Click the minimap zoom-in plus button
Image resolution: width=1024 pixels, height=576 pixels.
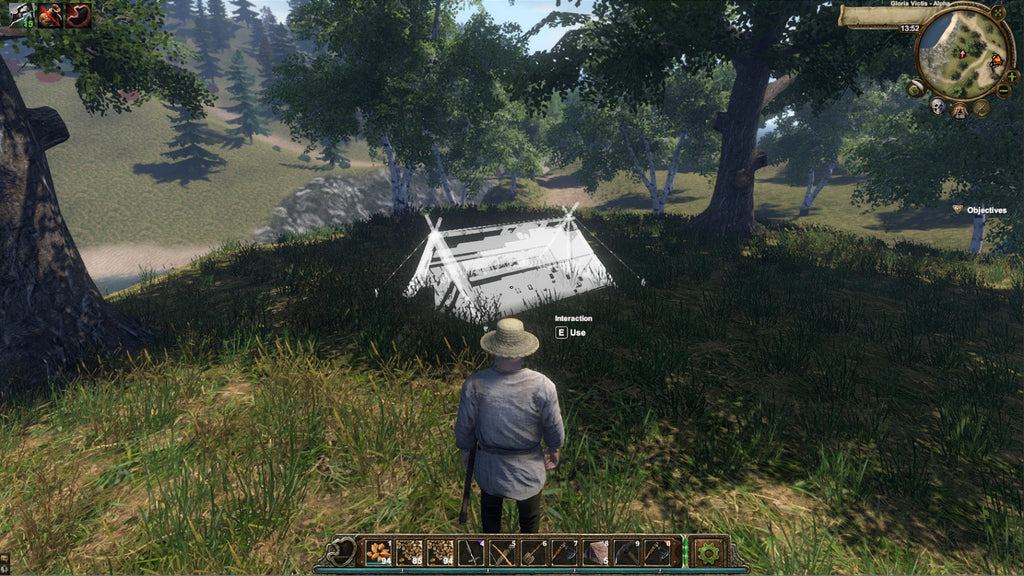click(1012, 75)
